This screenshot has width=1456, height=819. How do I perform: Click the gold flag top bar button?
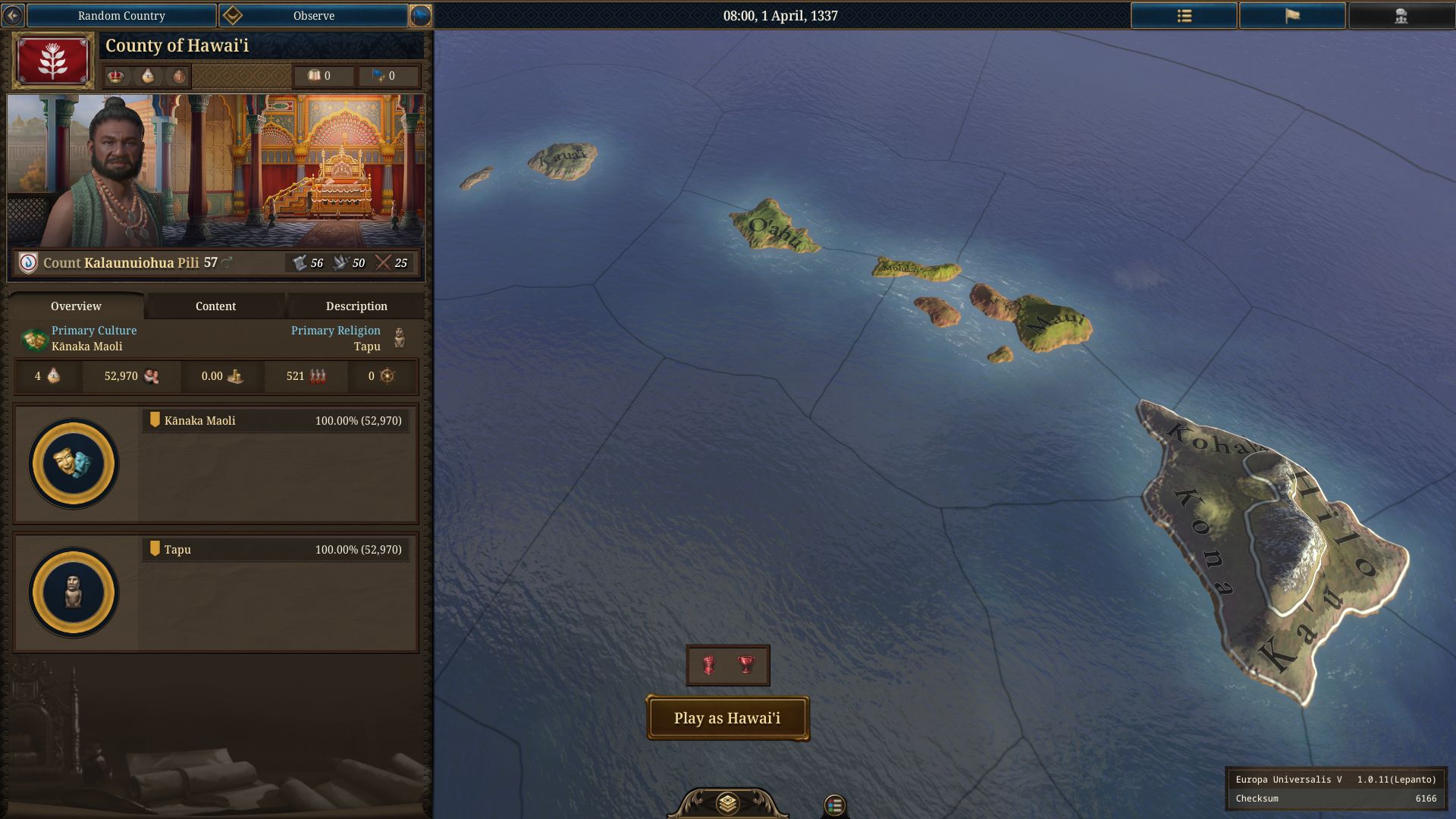[1292, 15]
